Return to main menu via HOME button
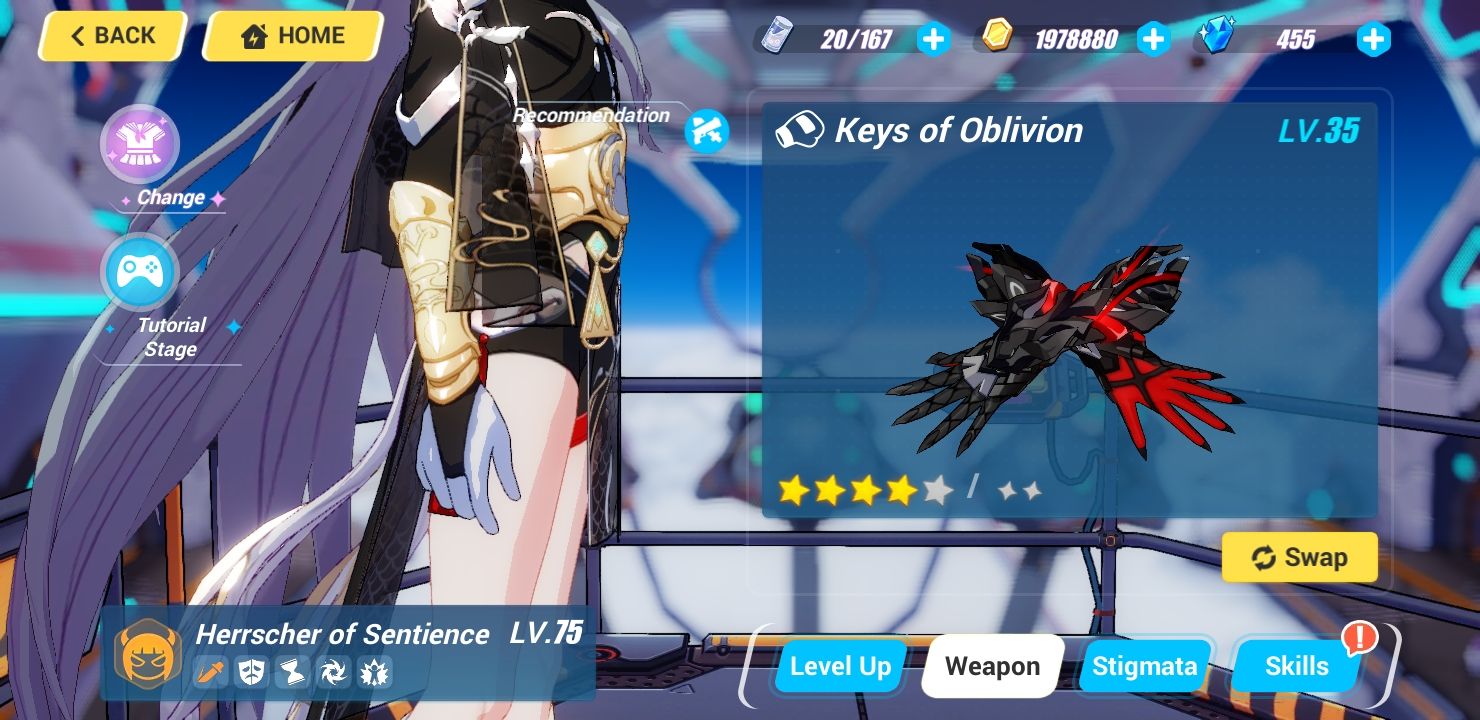This screenshot has width=1480, height=720. pos(291,36)
